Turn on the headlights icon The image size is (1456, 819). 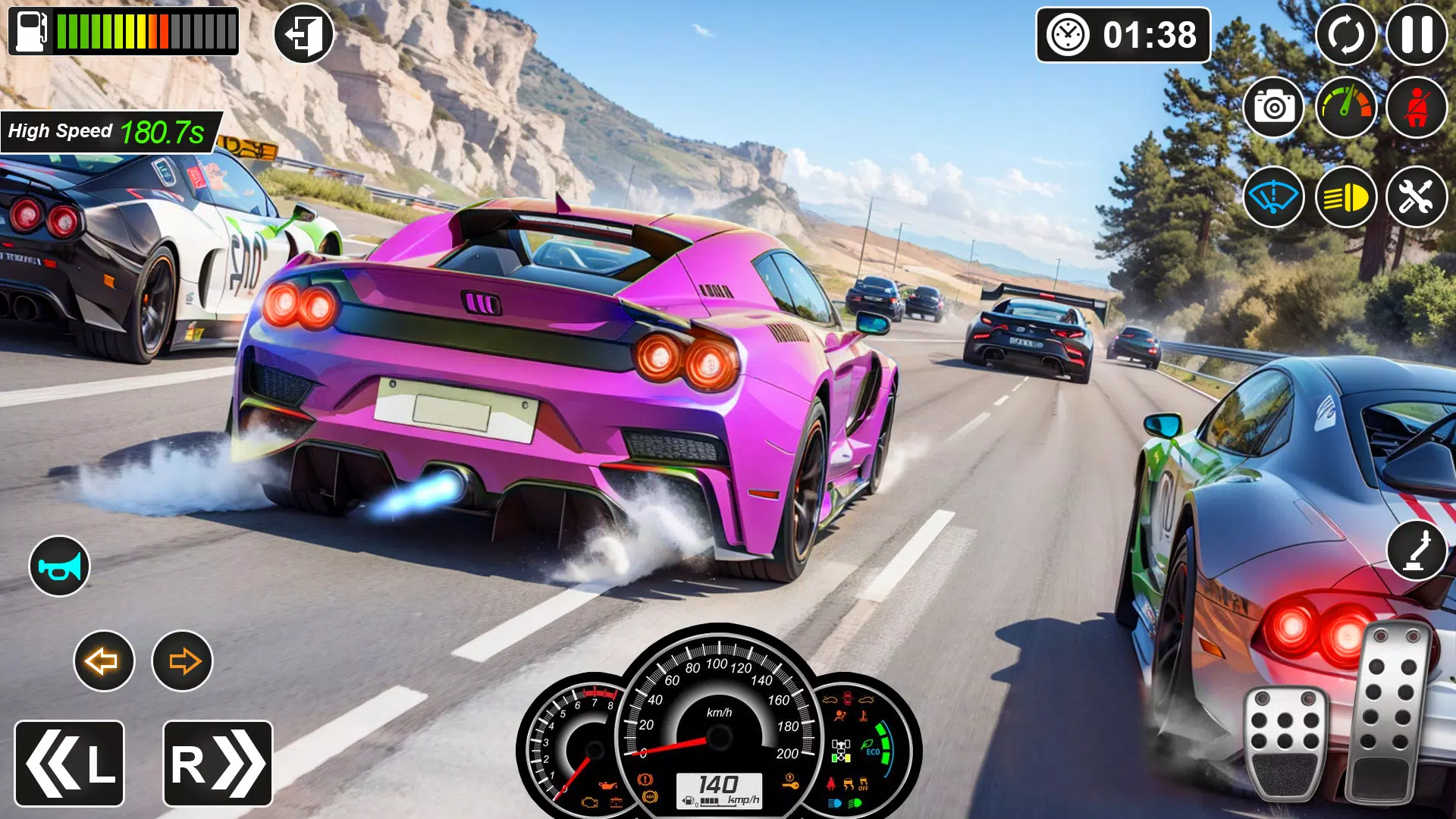pyautogui.click(x=1347, y=197)
